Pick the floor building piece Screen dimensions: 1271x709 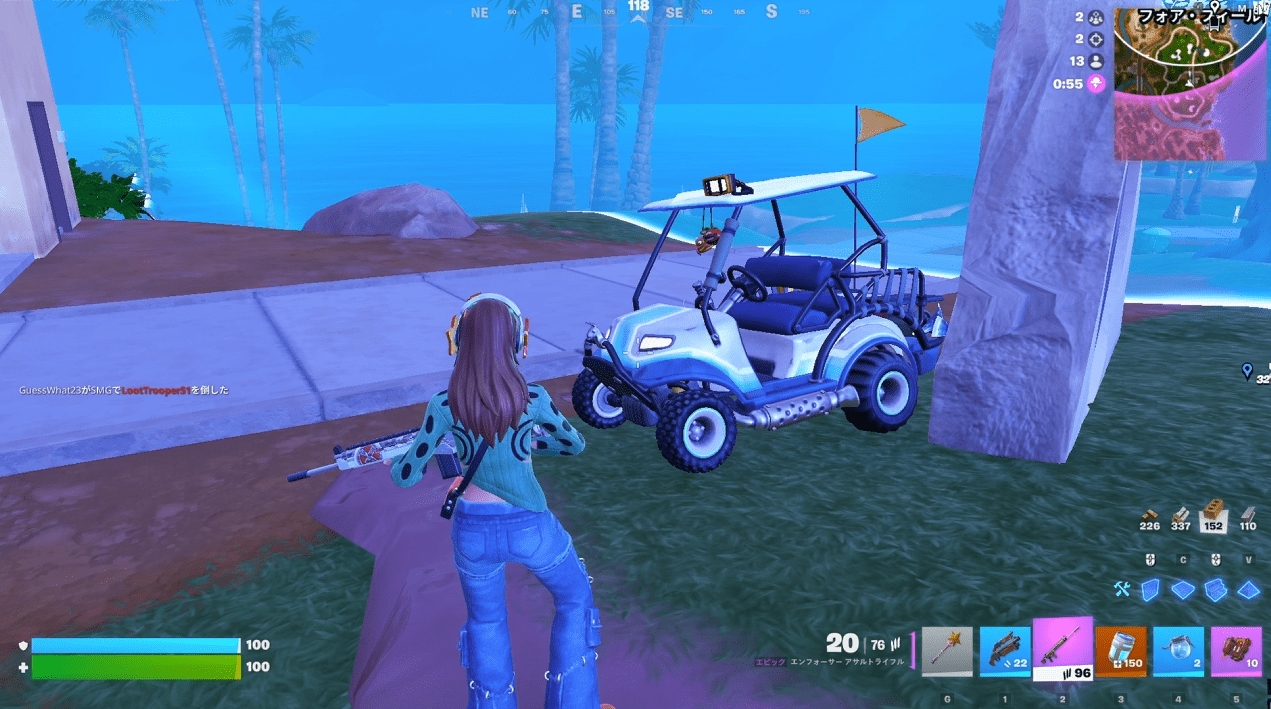(1183, 590)
